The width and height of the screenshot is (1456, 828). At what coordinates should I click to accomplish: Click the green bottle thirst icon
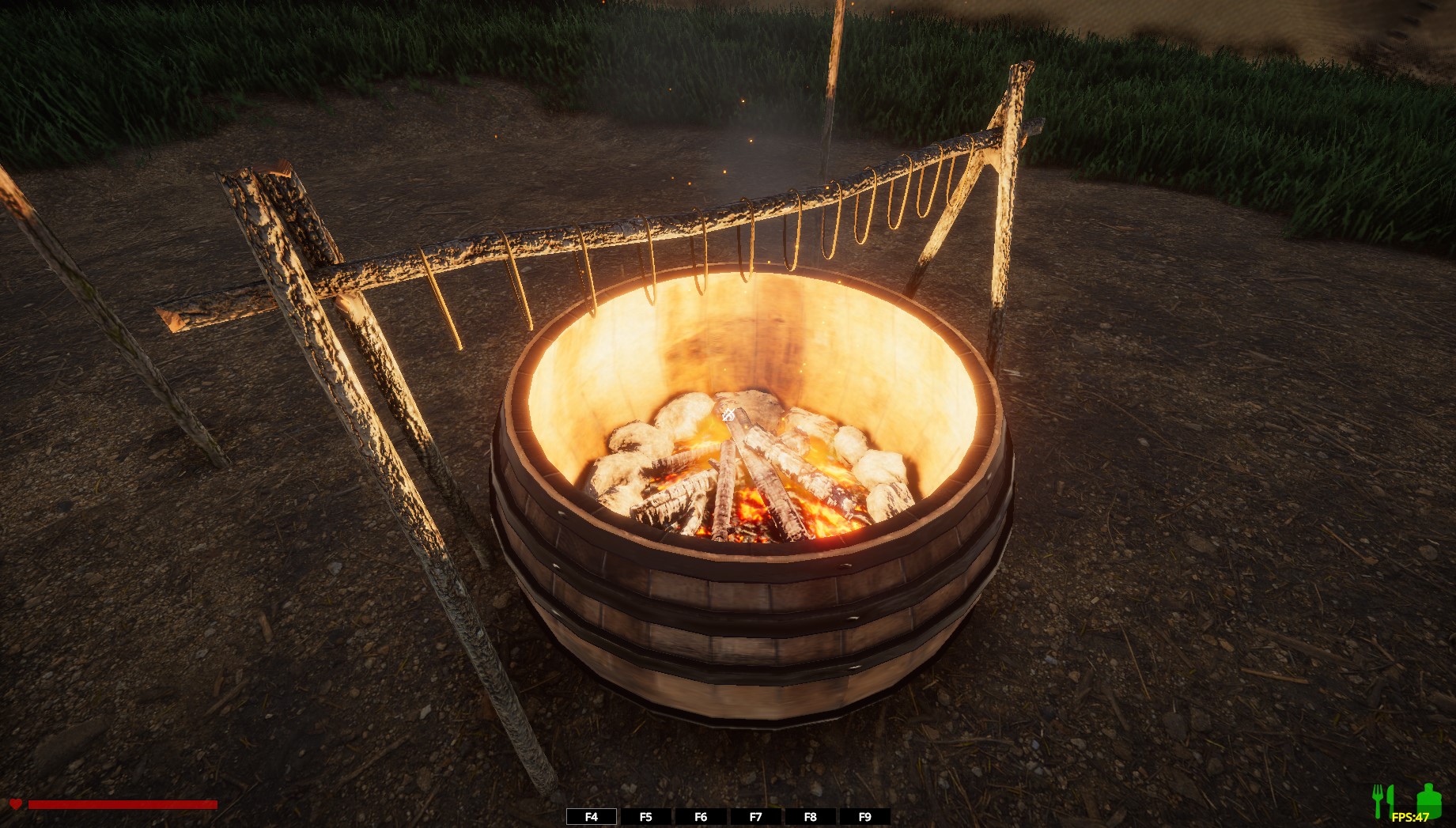point(1428,799)
